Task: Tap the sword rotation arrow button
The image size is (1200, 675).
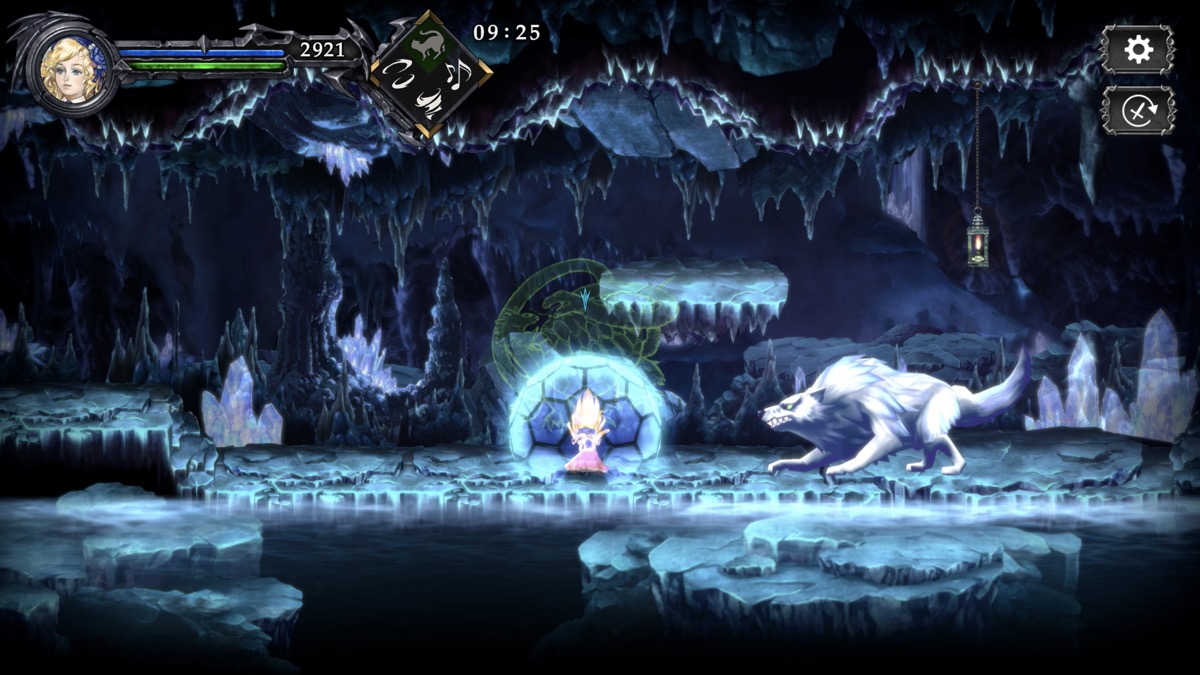Action: [1138, 109]
